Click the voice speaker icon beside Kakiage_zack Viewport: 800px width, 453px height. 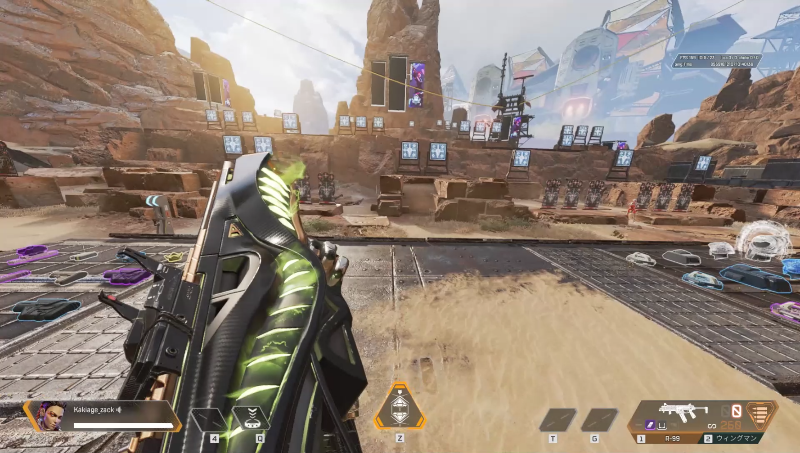coord(119,410)
